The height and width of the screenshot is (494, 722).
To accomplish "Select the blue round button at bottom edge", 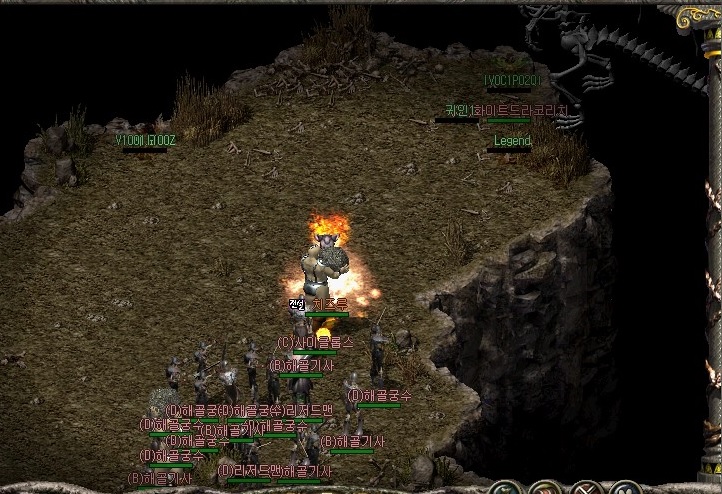I will point(626,490).
